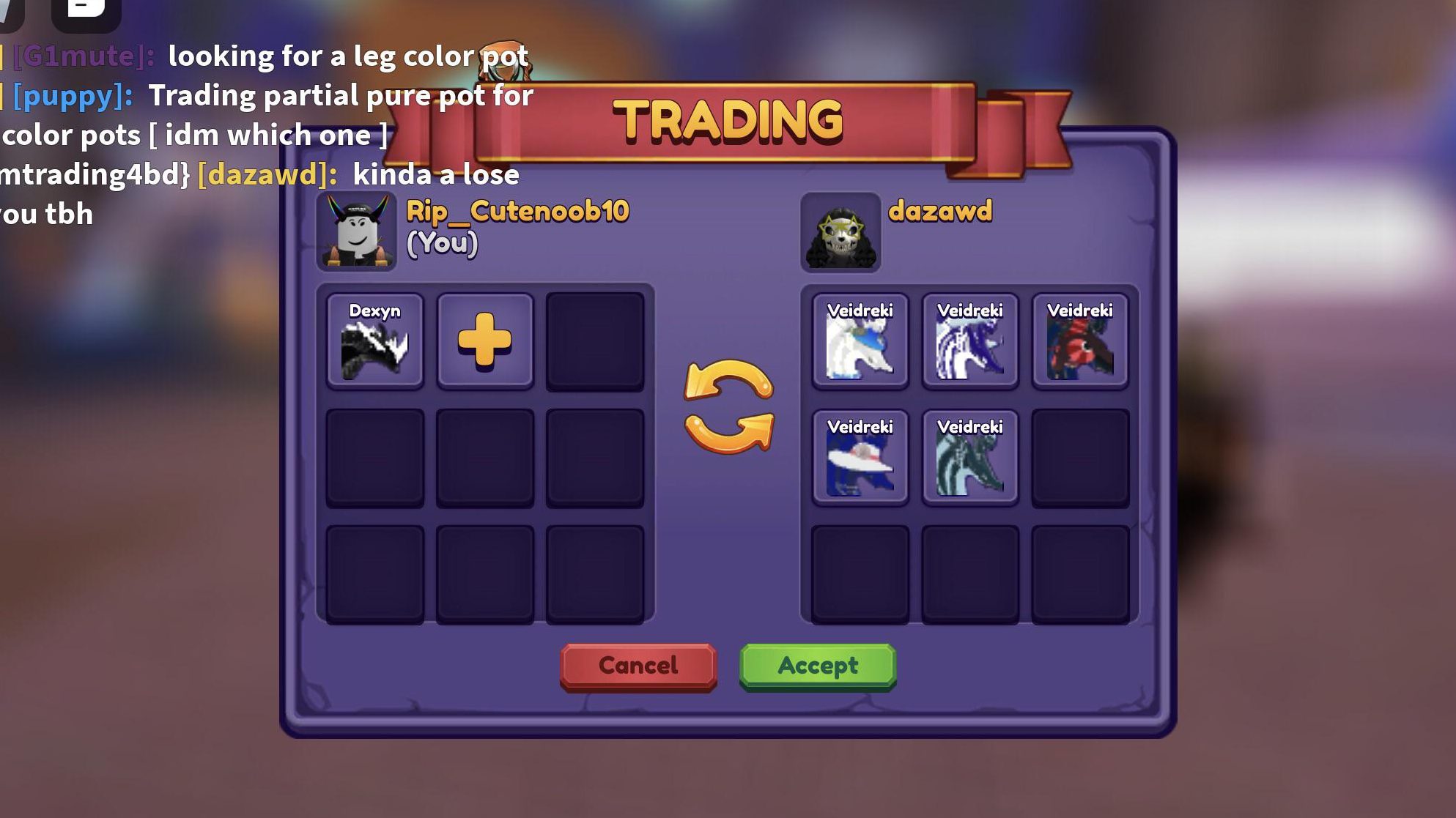1456x818 pixels.
Task: Select the Veidreki wearing the white hat
Action: [860, 458]
